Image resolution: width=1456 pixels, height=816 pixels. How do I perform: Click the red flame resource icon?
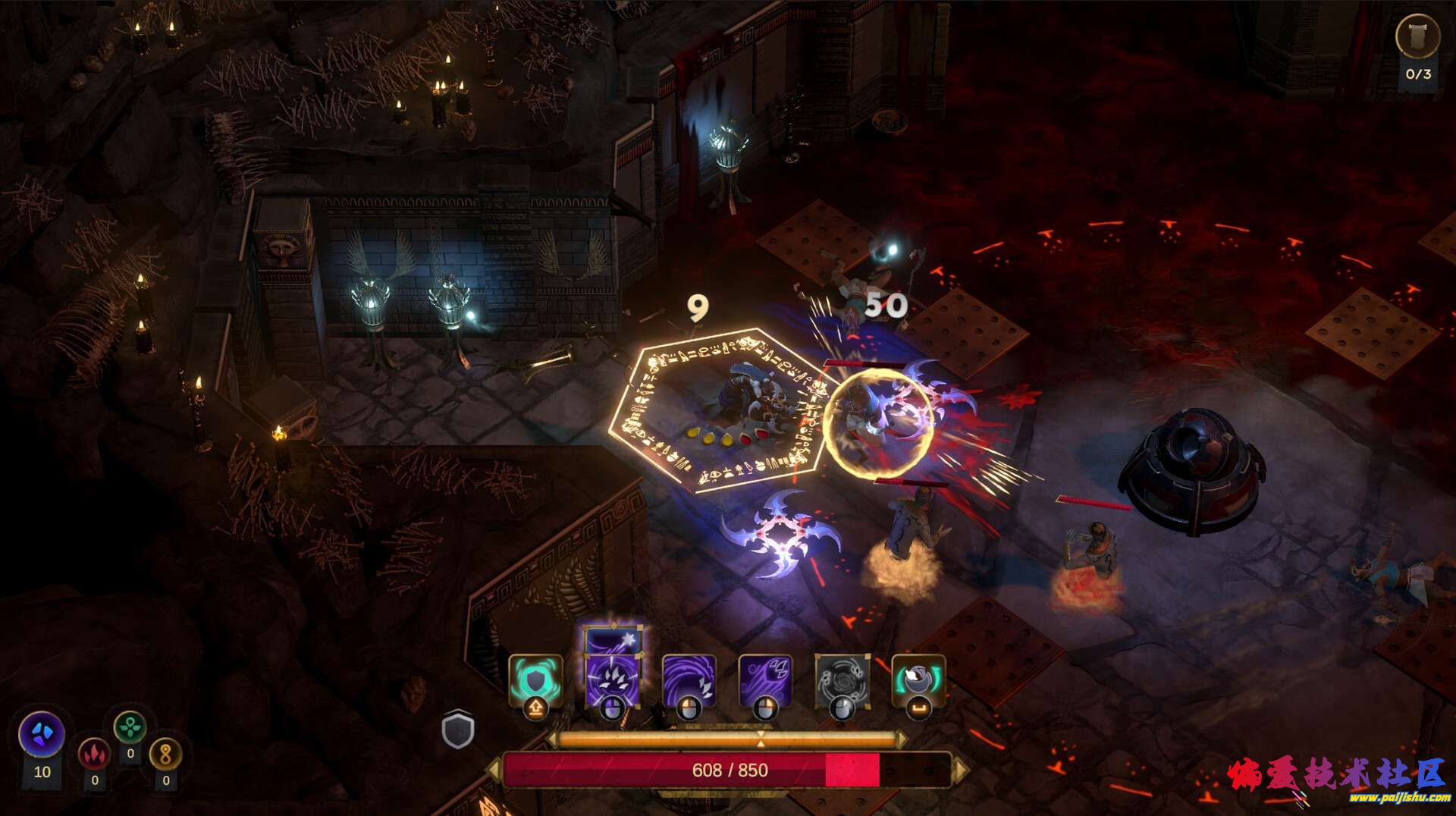coord(94,754)
